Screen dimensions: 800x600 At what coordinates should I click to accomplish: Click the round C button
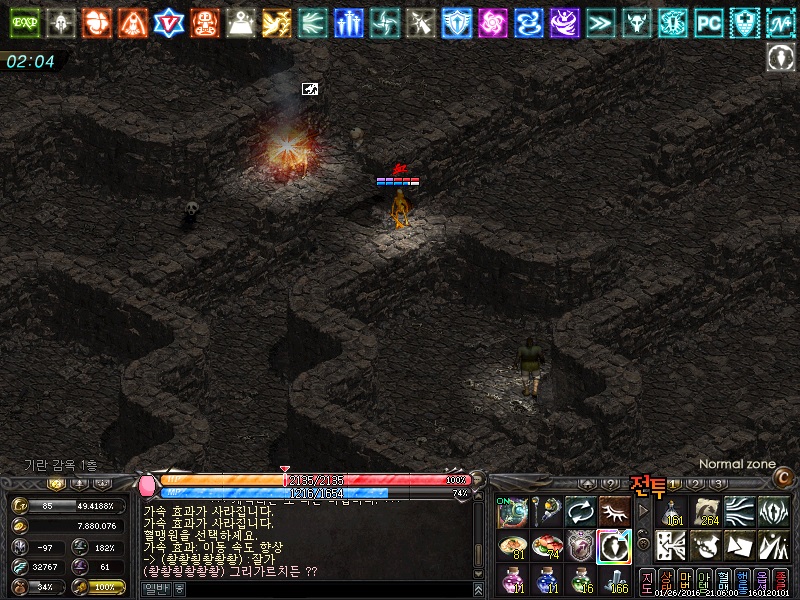782,479
